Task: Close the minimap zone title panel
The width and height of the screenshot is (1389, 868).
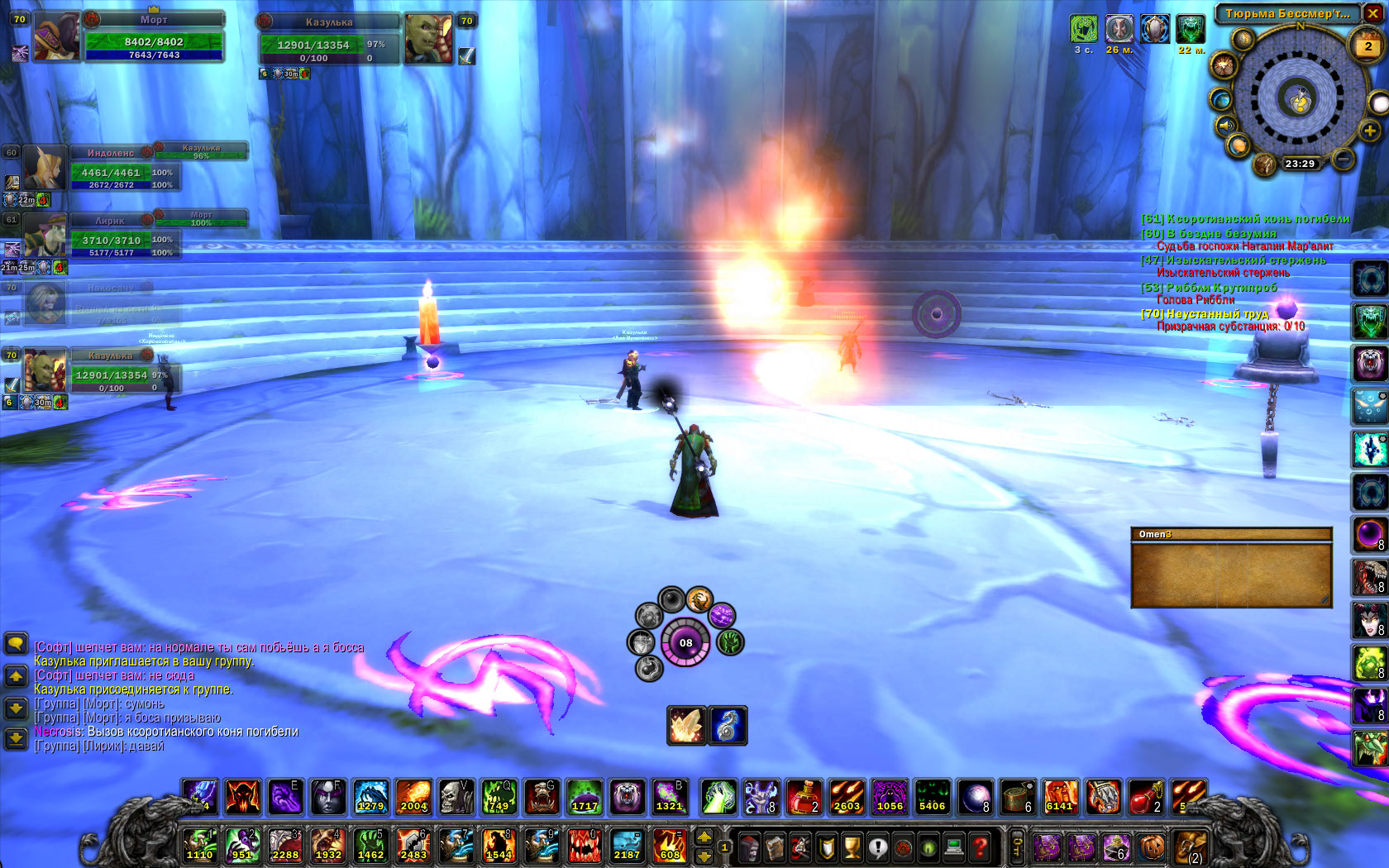Action: point(1372,13)
